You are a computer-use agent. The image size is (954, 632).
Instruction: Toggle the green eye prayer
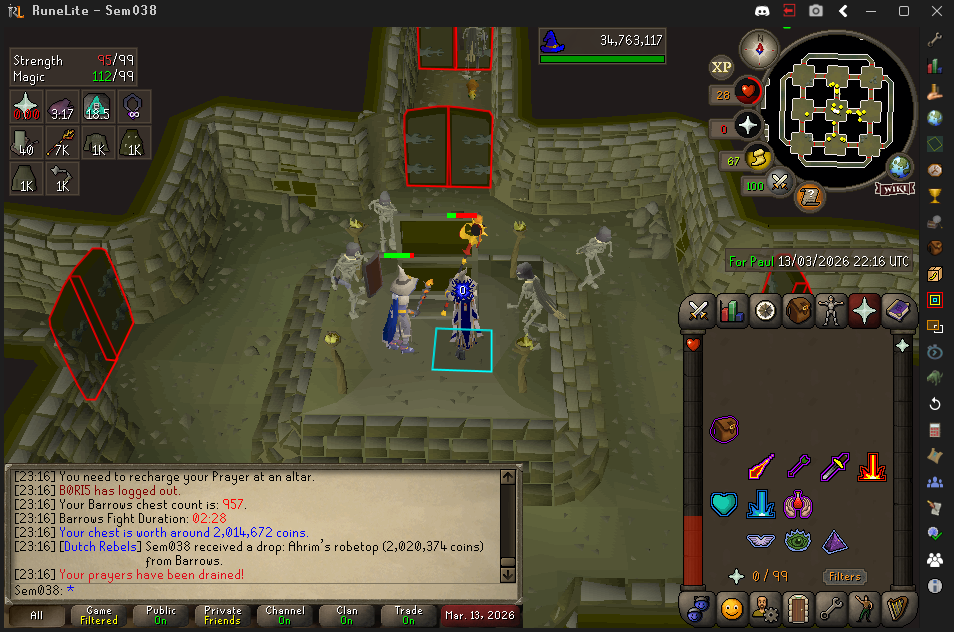(x=797, y=541)
